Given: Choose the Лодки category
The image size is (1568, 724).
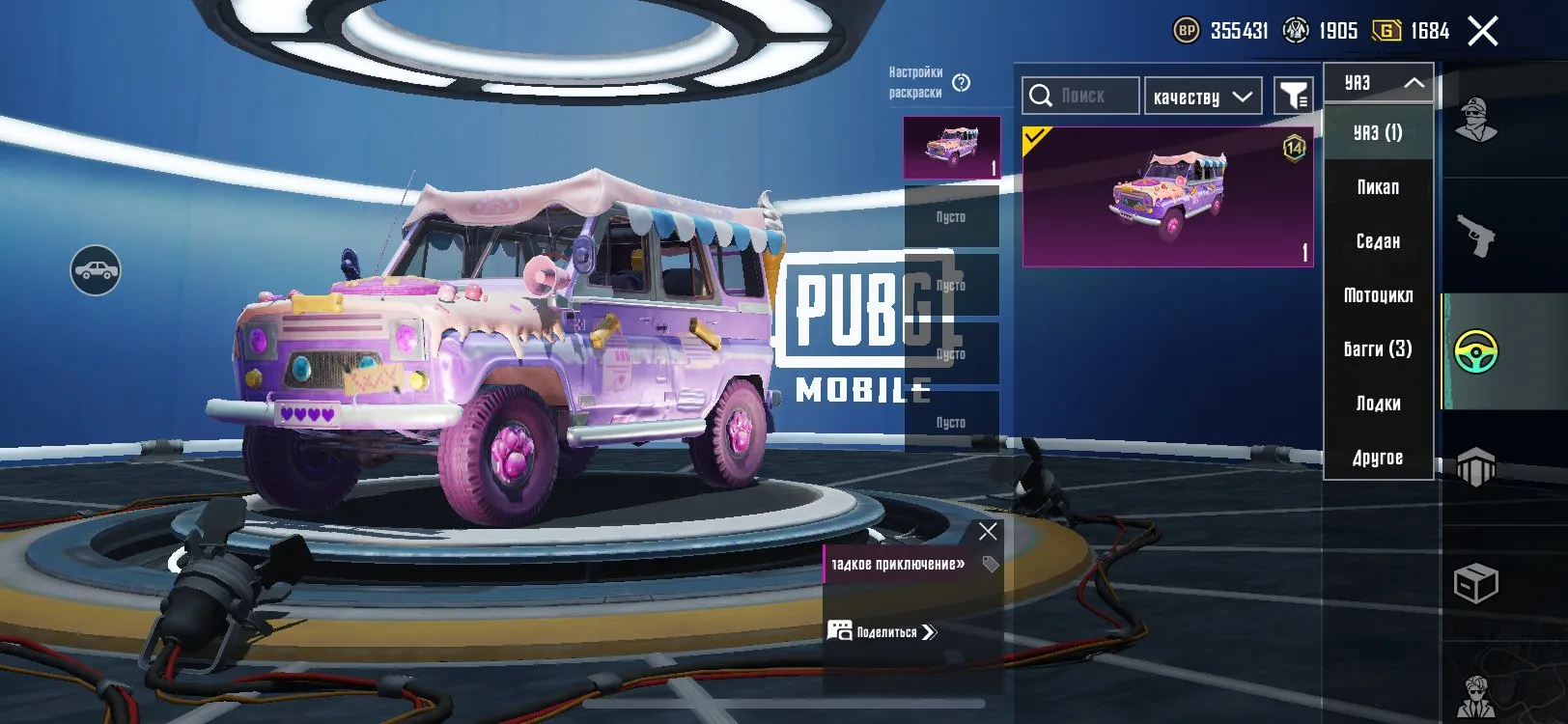Looking at the screenshot, I should pos(1377,404).
